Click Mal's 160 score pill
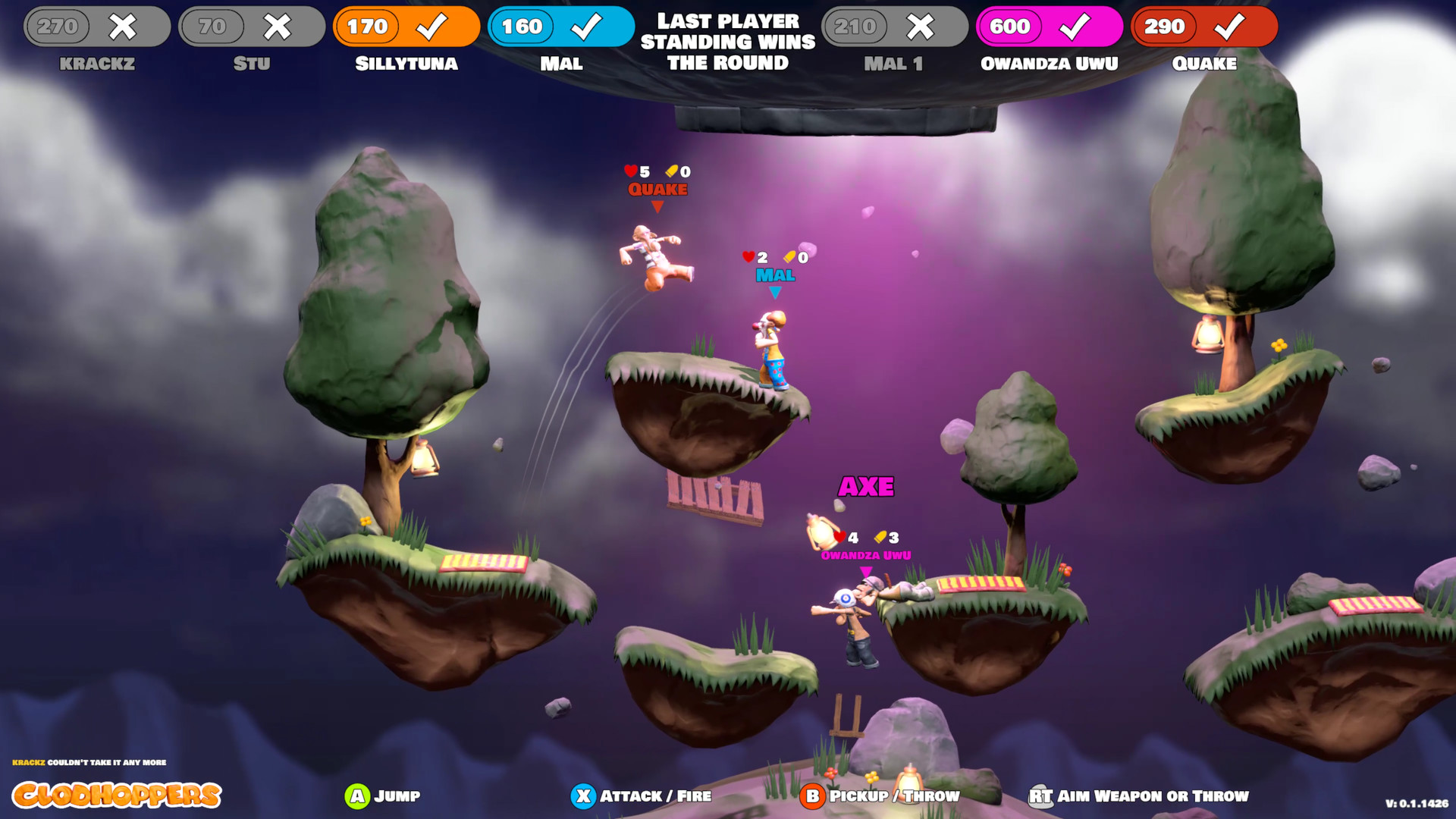 [x=522, y=25]
